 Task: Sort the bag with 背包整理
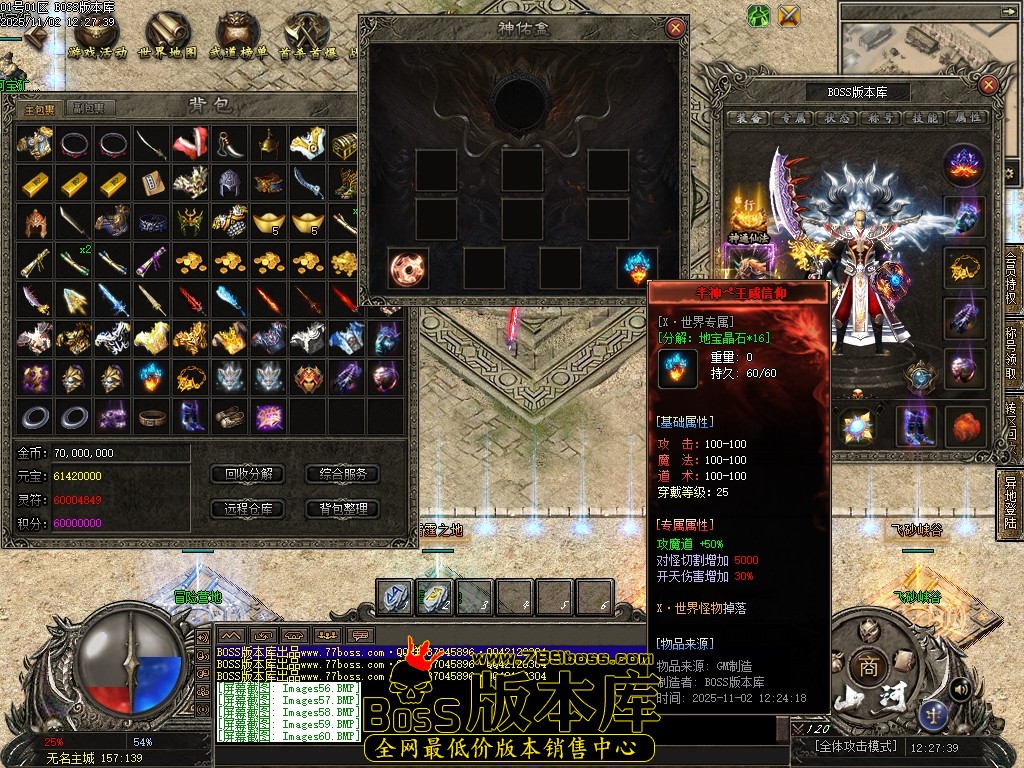point(343,509)
